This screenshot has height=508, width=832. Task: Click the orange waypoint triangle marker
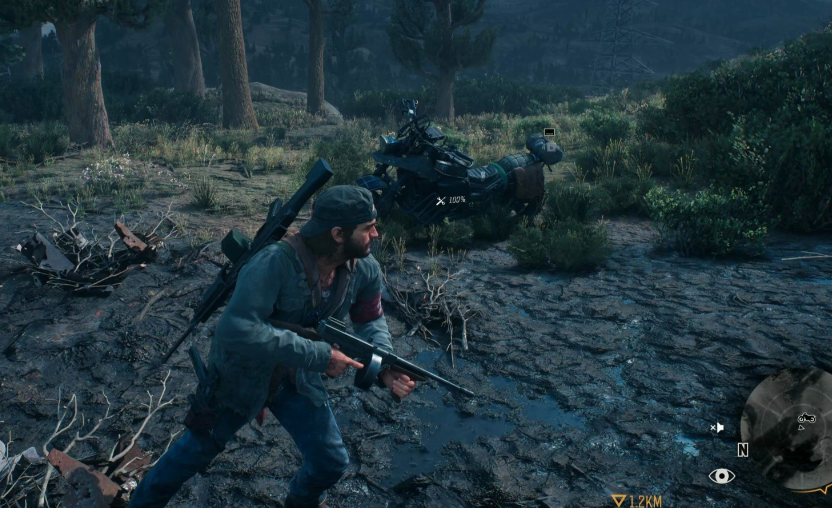(x=619, y=500)
